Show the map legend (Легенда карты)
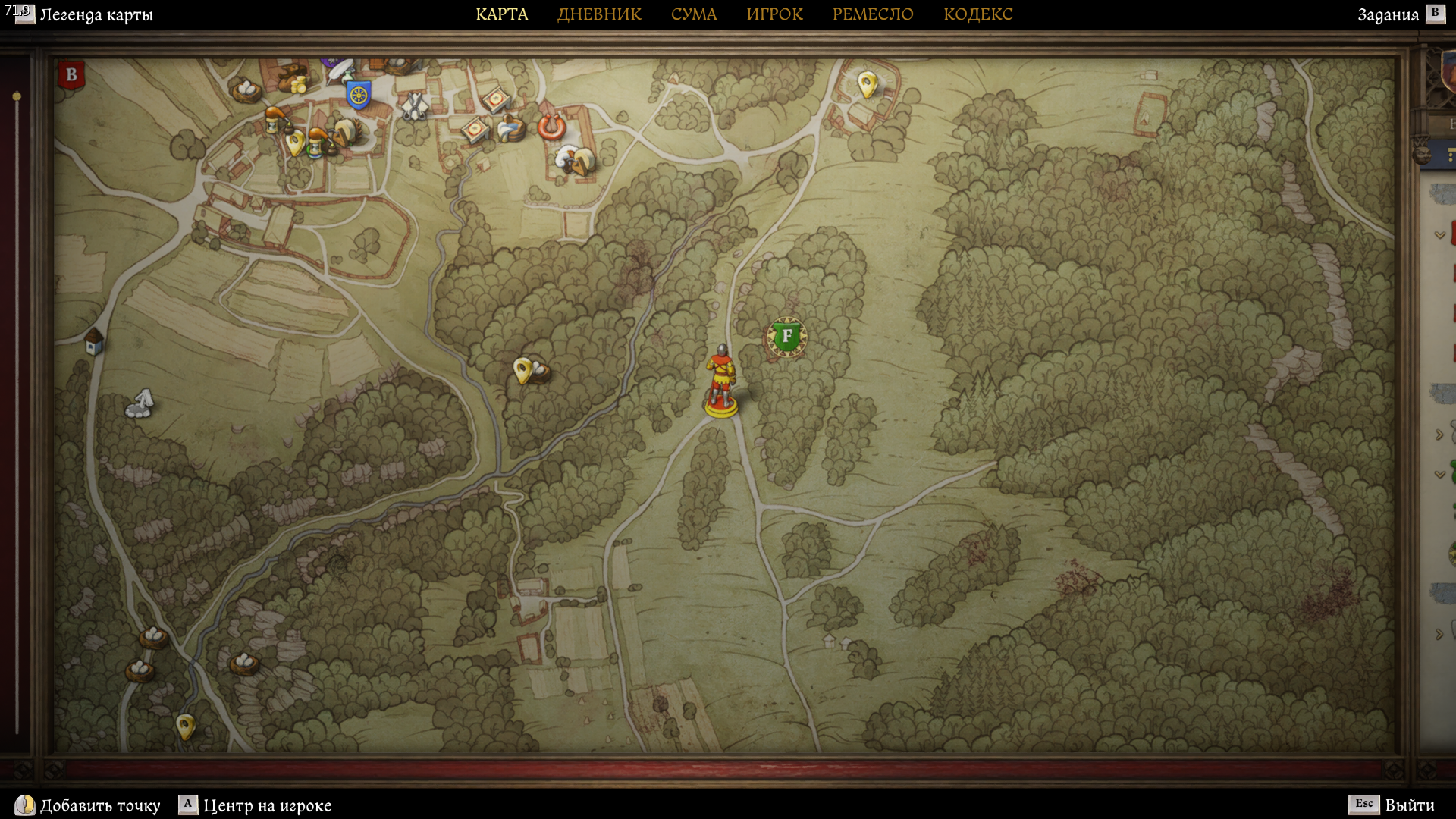Image resolution: width=1456 pixels, height=819 pixels. coord(96,15)
